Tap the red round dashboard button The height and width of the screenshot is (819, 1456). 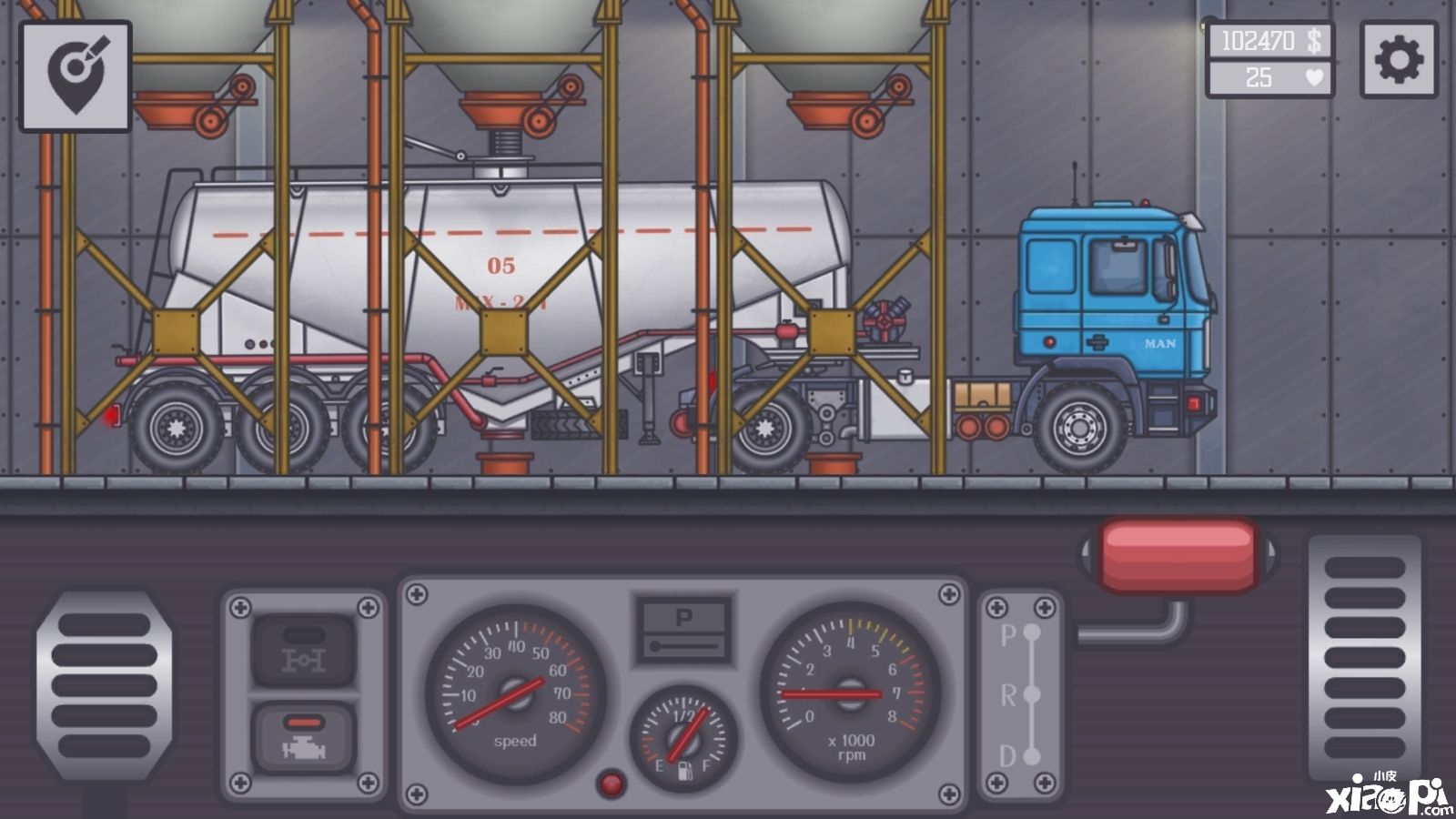tap(611, 783)
